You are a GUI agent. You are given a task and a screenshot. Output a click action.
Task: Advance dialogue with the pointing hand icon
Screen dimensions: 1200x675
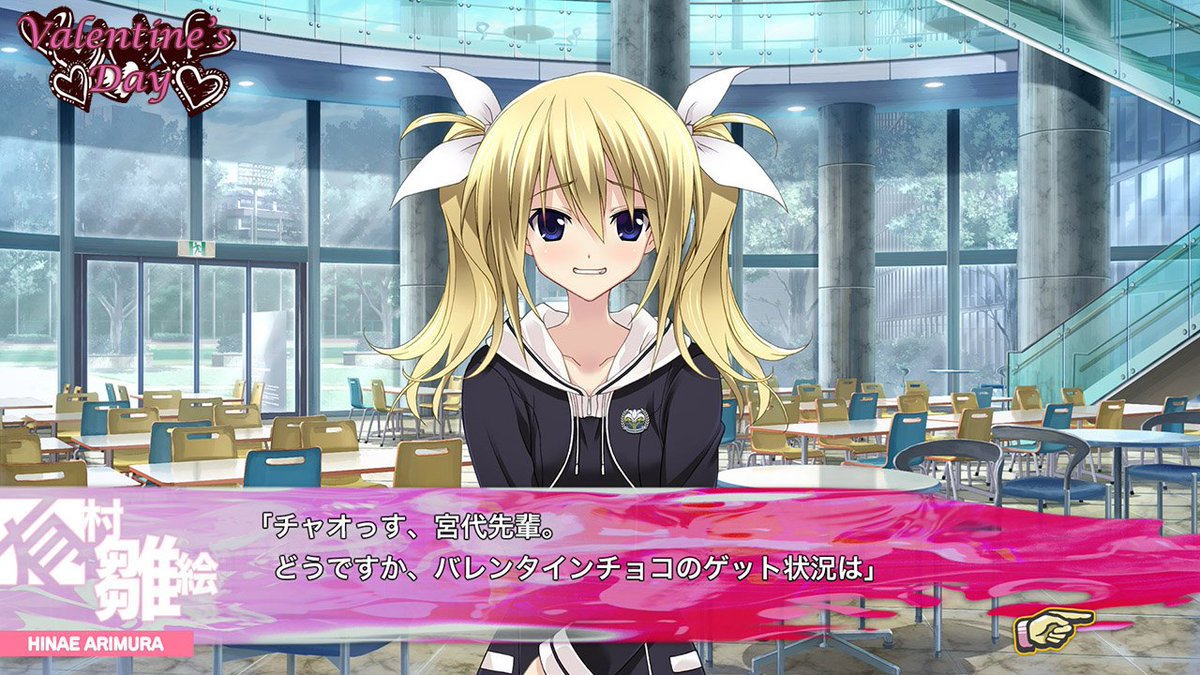tap(1053, 629)
